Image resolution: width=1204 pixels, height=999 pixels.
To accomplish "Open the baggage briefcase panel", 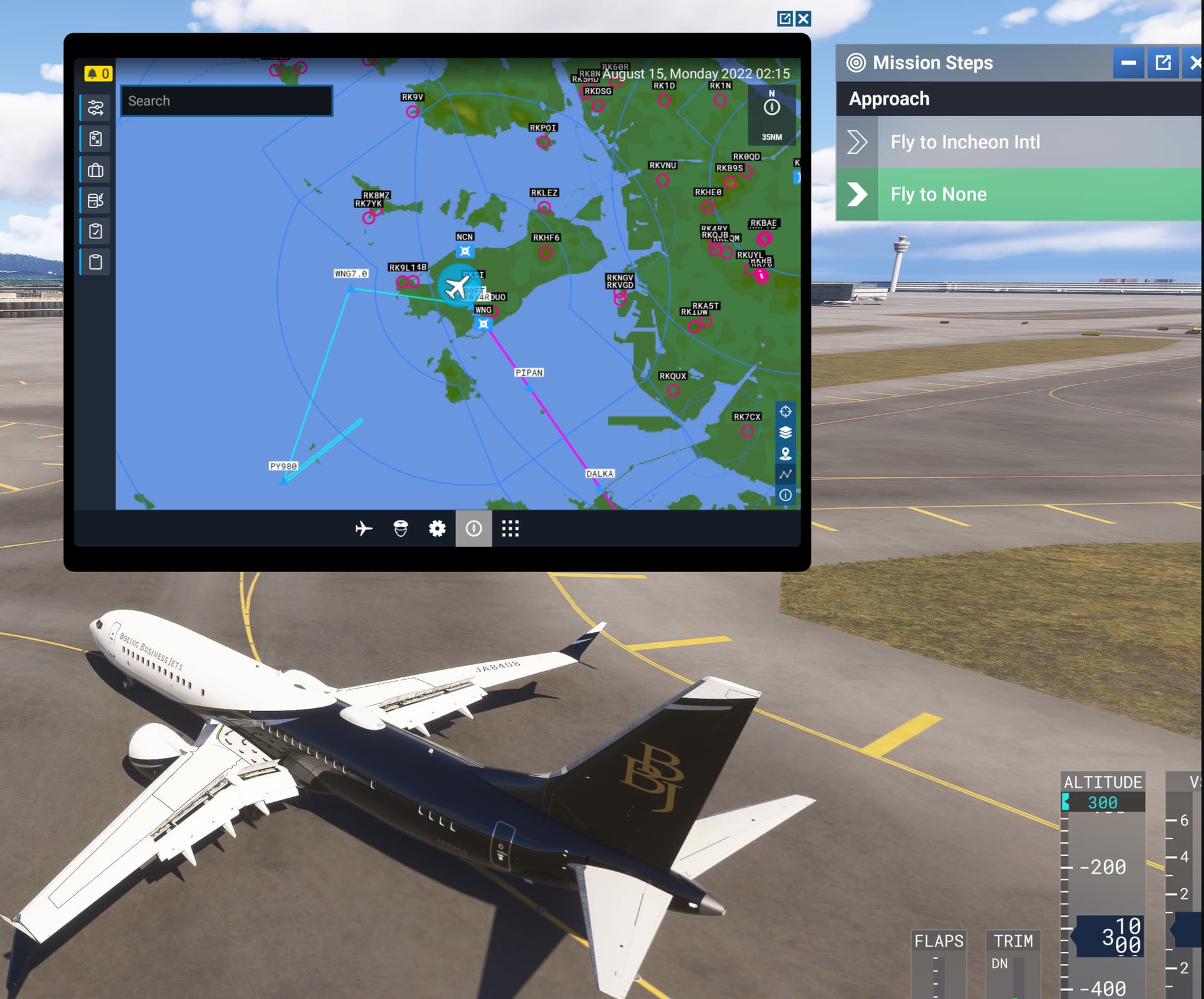I will tap(94, 170).
